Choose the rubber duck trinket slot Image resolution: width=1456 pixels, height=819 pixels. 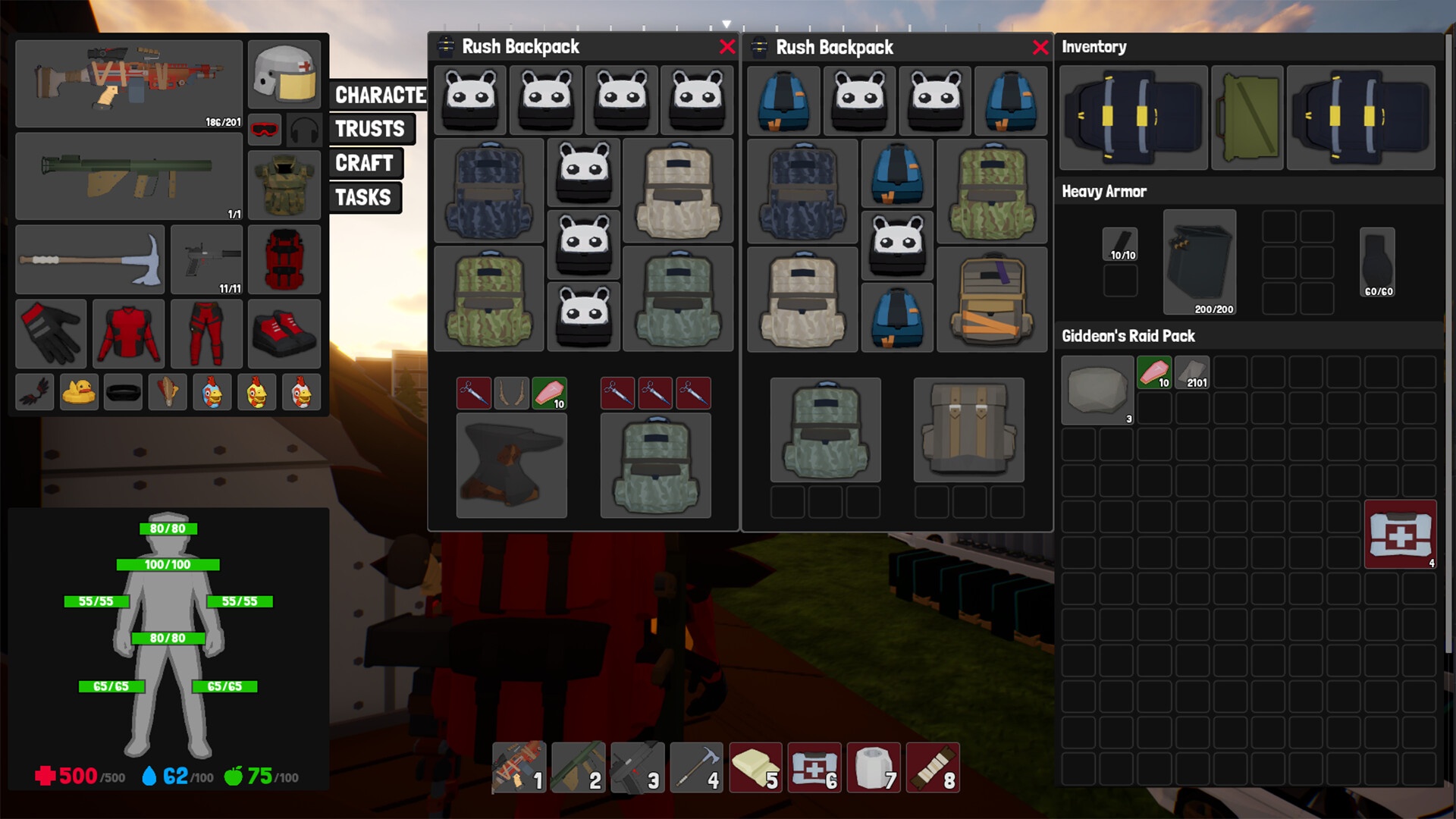pos(79,393)
